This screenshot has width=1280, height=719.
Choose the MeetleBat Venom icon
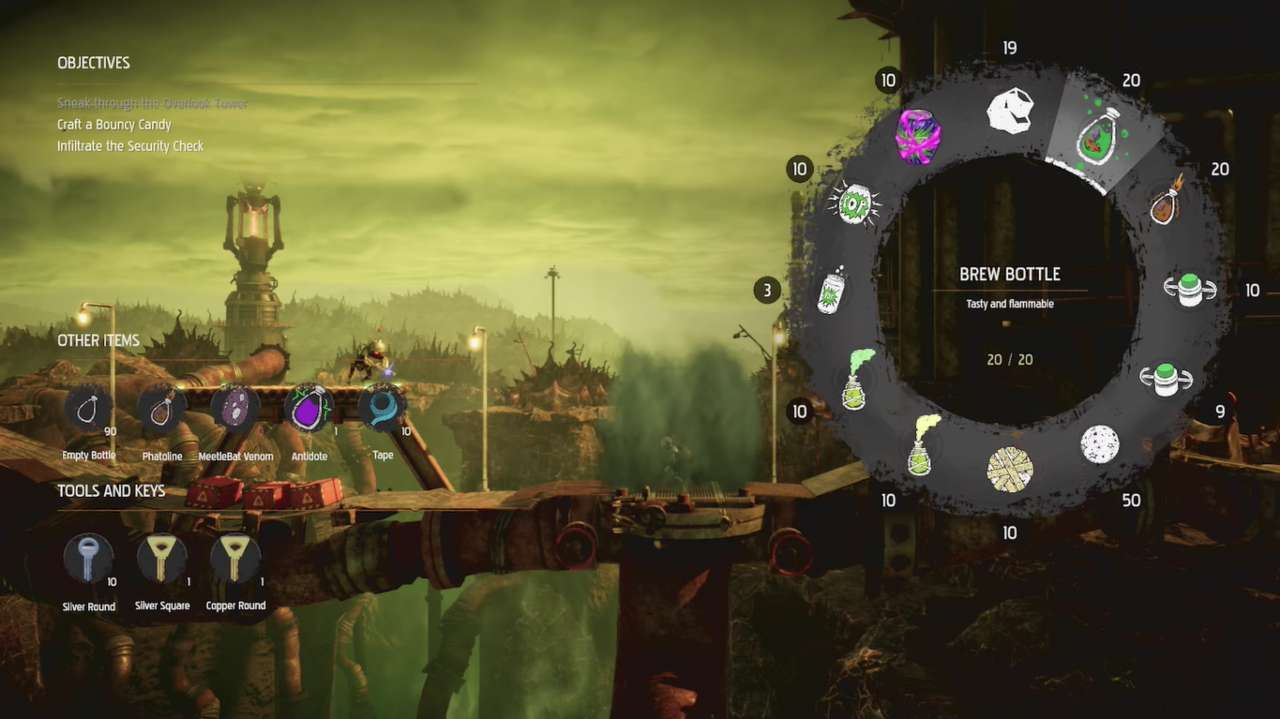click(x=235, y=408)
